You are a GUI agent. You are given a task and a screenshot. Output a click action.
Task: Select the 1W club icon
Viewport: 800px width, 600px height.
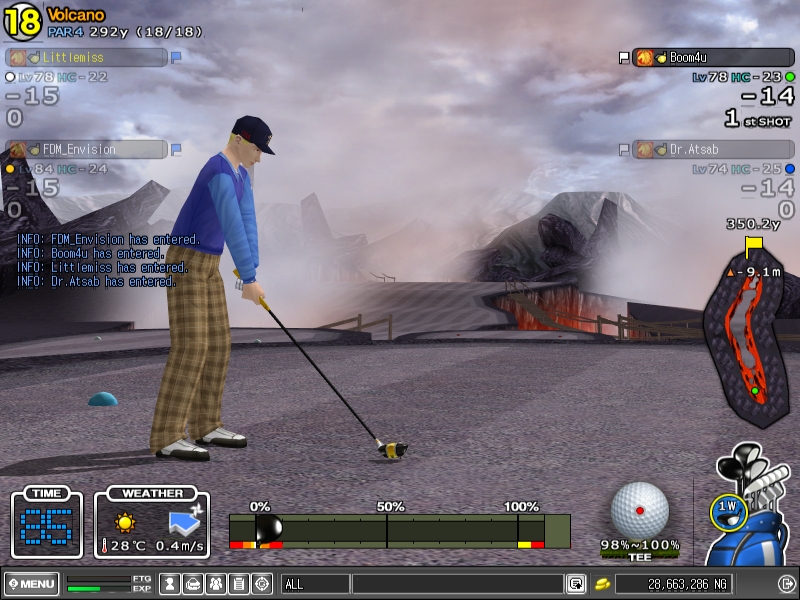727,510
